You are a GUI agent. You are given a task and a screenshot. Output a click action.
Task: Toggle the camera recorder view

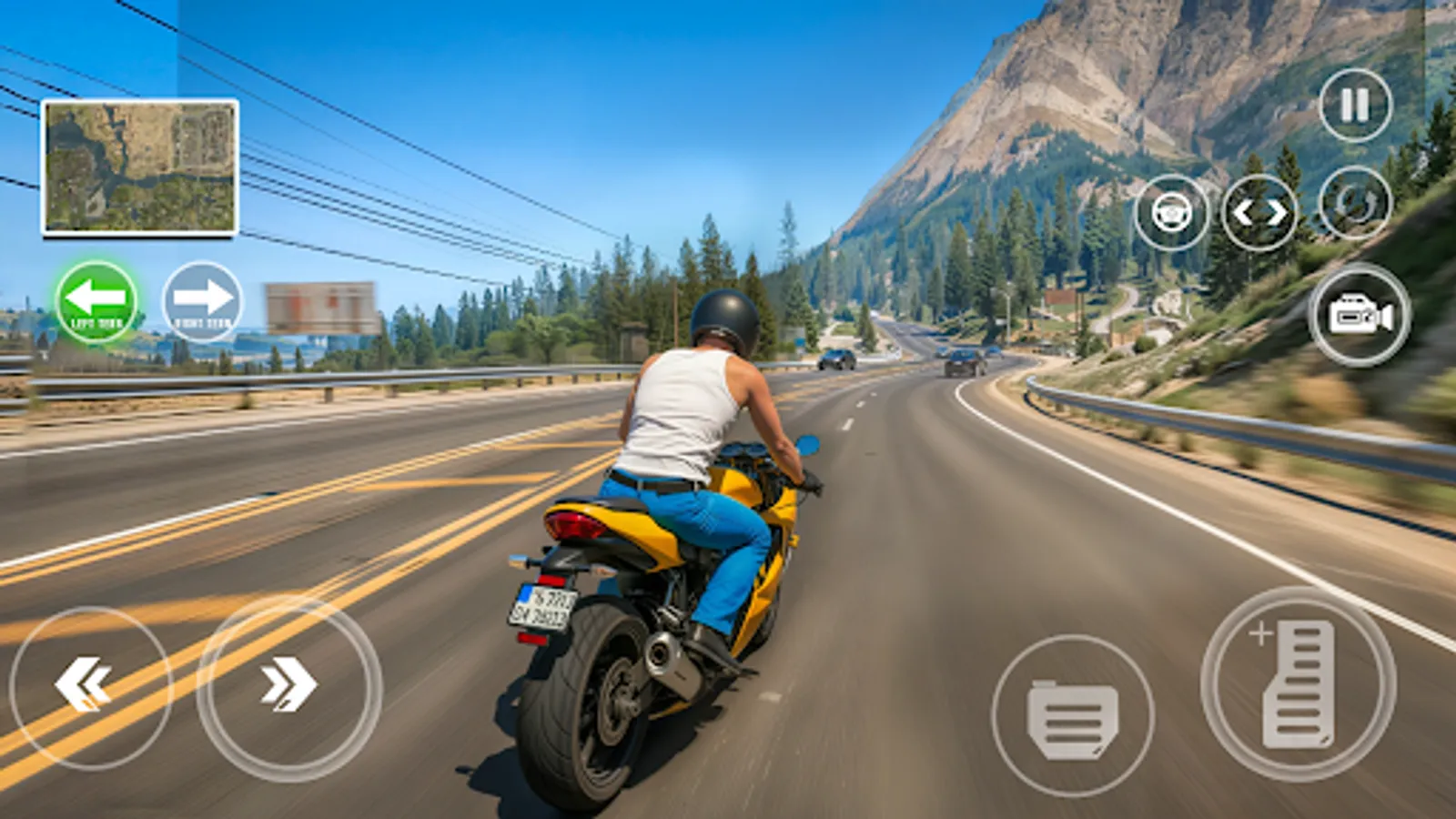[1358, 314]
